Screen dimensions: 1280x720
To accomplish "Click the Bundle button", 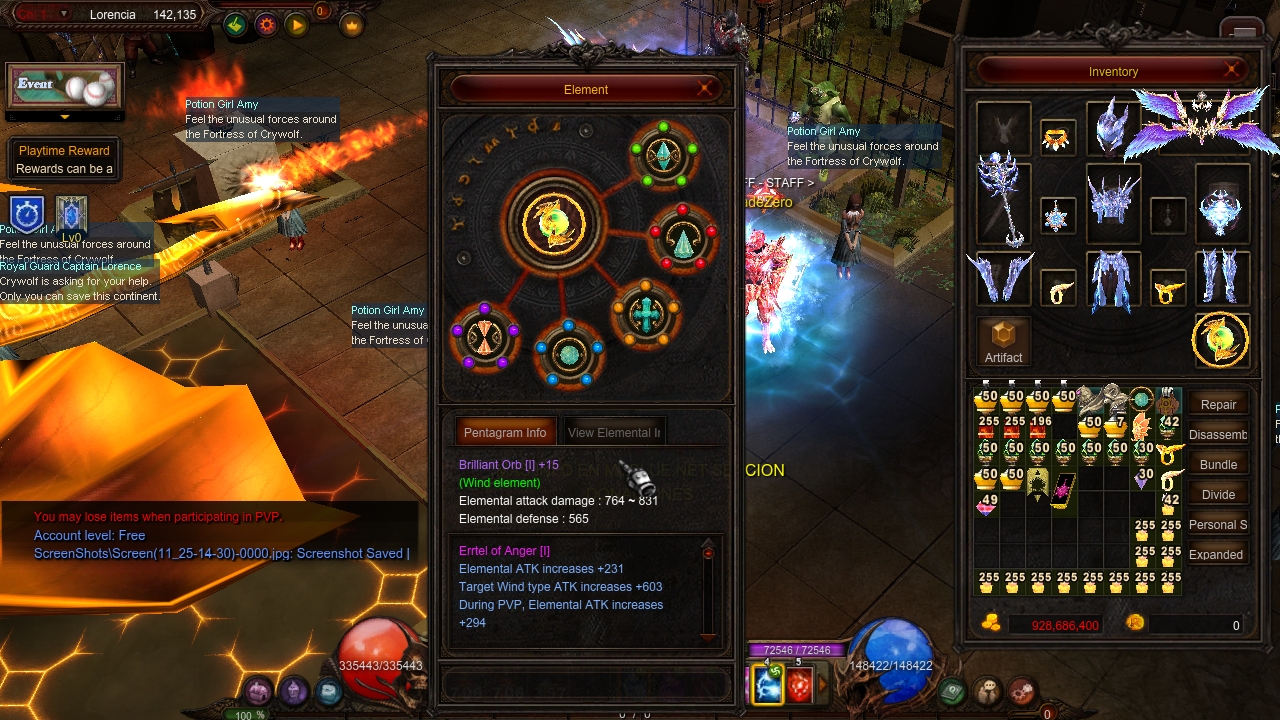I will 1218,465.
